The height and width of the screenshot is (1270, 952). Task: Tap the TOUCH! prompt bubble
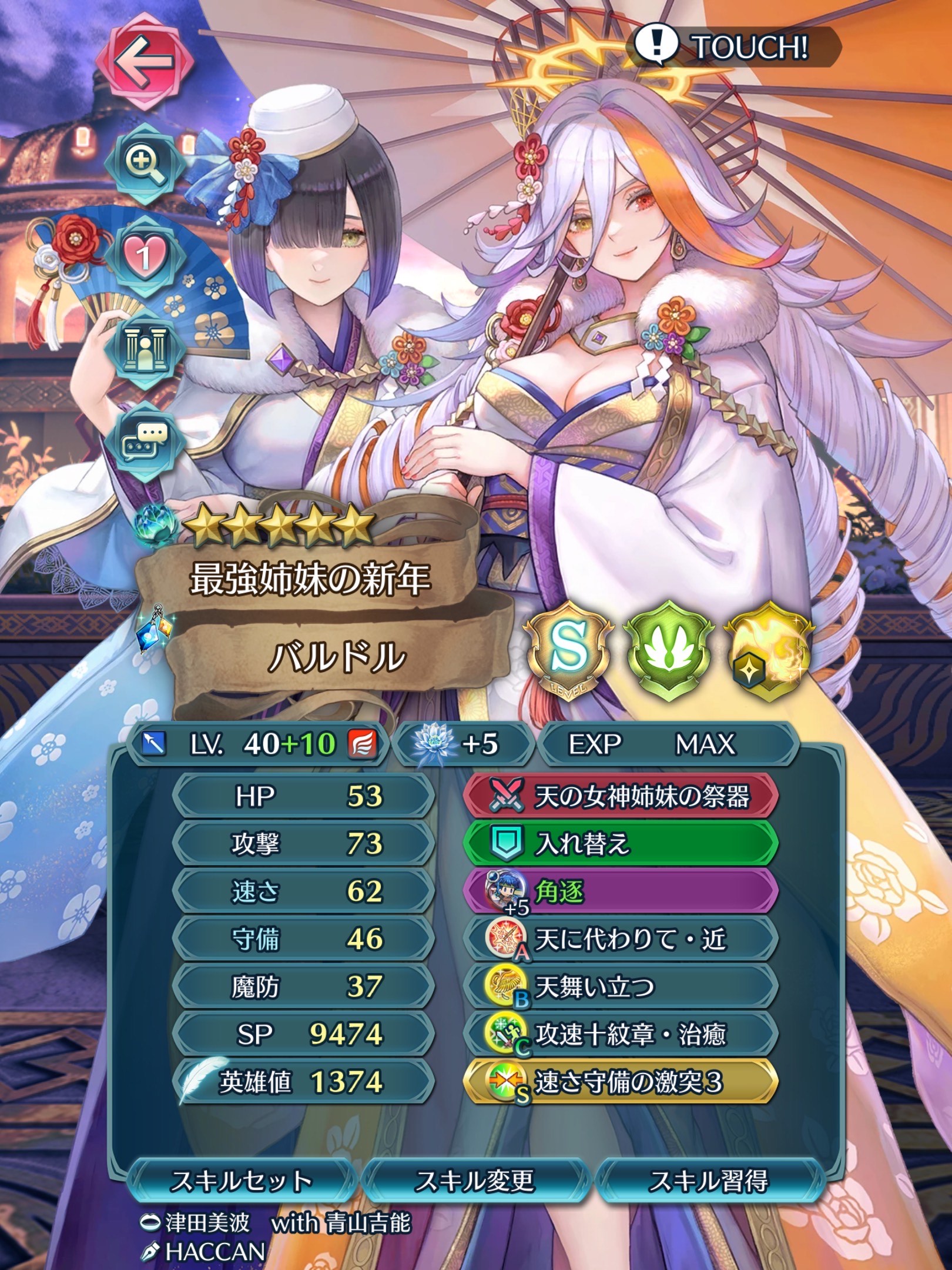pyautogui.click(x=733, y=47)
